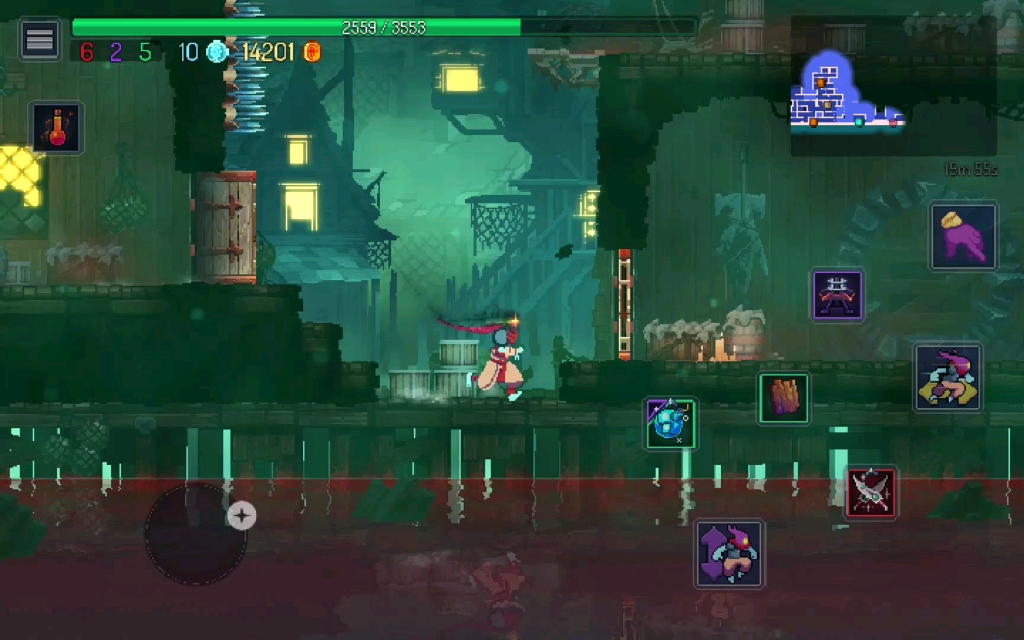Perform a dodge roll with the roll button
This screenshot has height=640, width=1024.
(948, 378)
